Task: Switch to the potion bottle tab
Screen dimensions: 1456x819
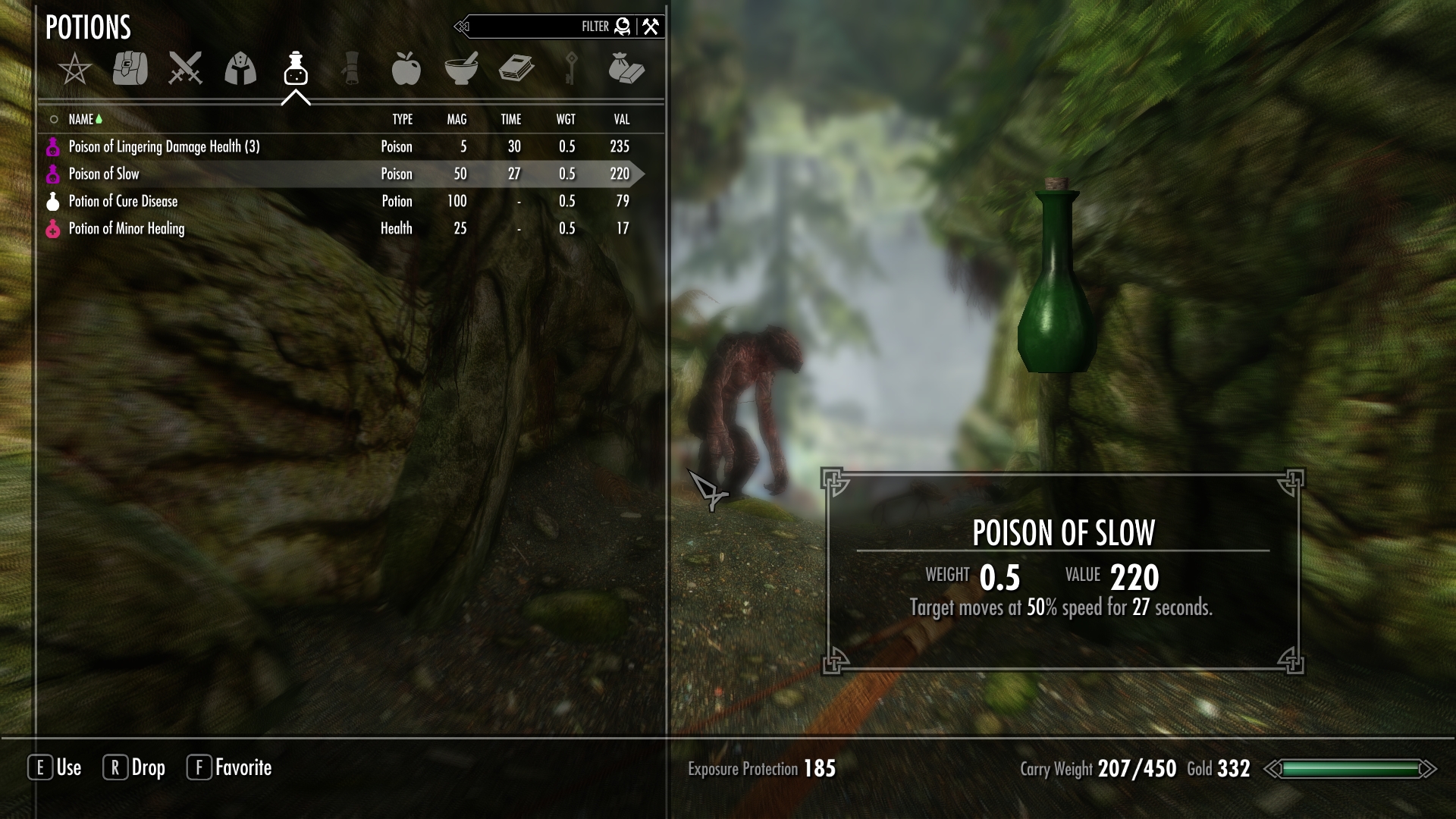Action: pyautogui.click(x=295, y=69)
